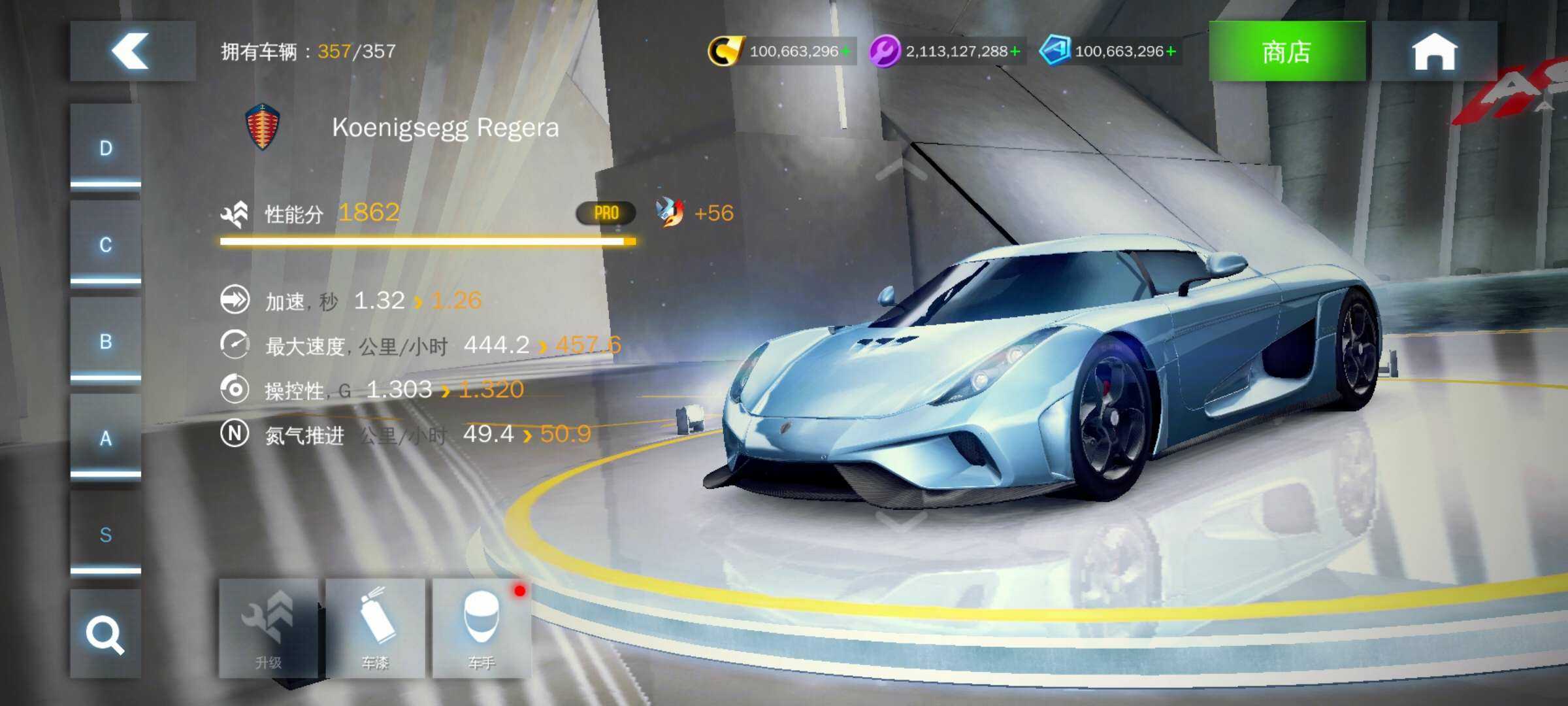1568x706 pixels.
Task: Show the S class cars tab
Action: 106,535
